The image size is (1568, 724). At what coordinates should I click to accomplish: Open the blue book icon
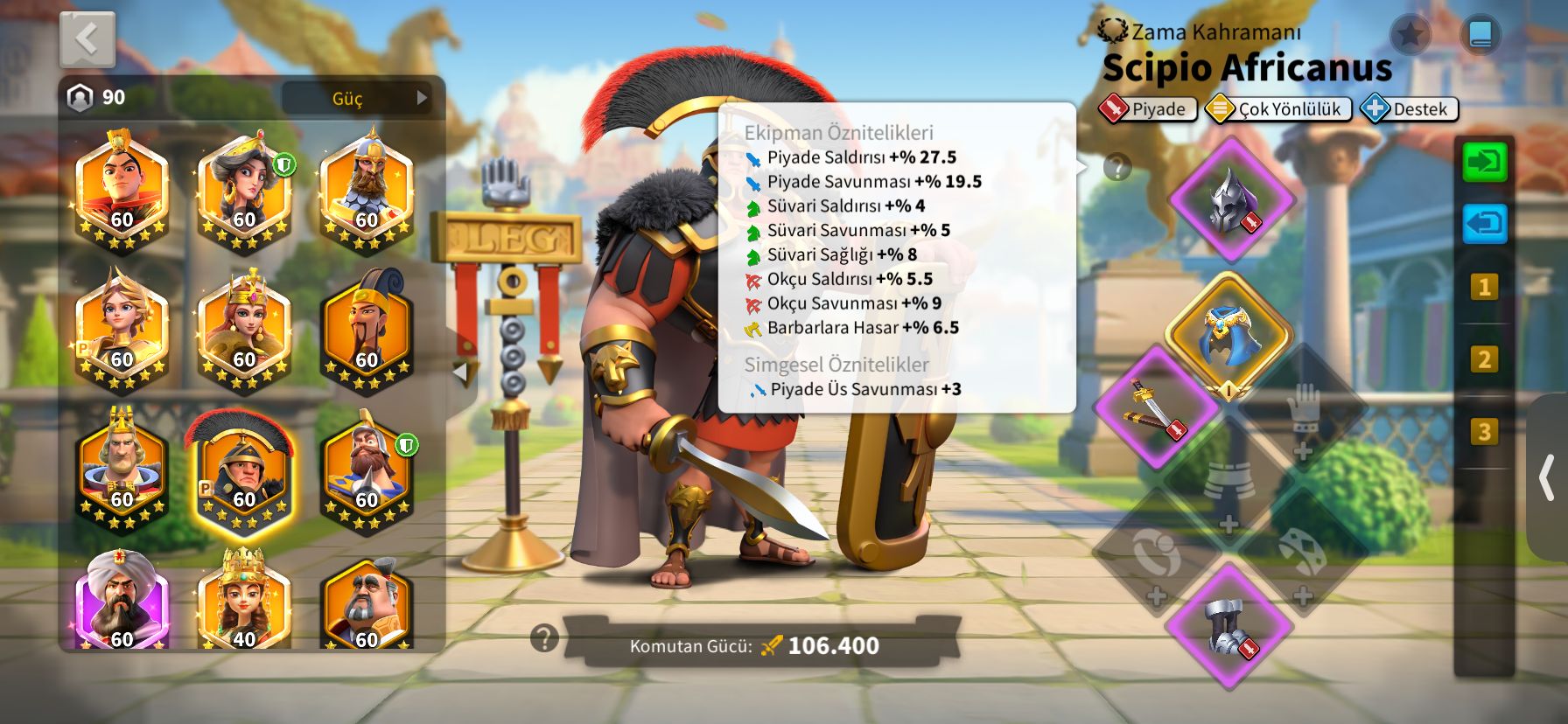point(1480,34)
